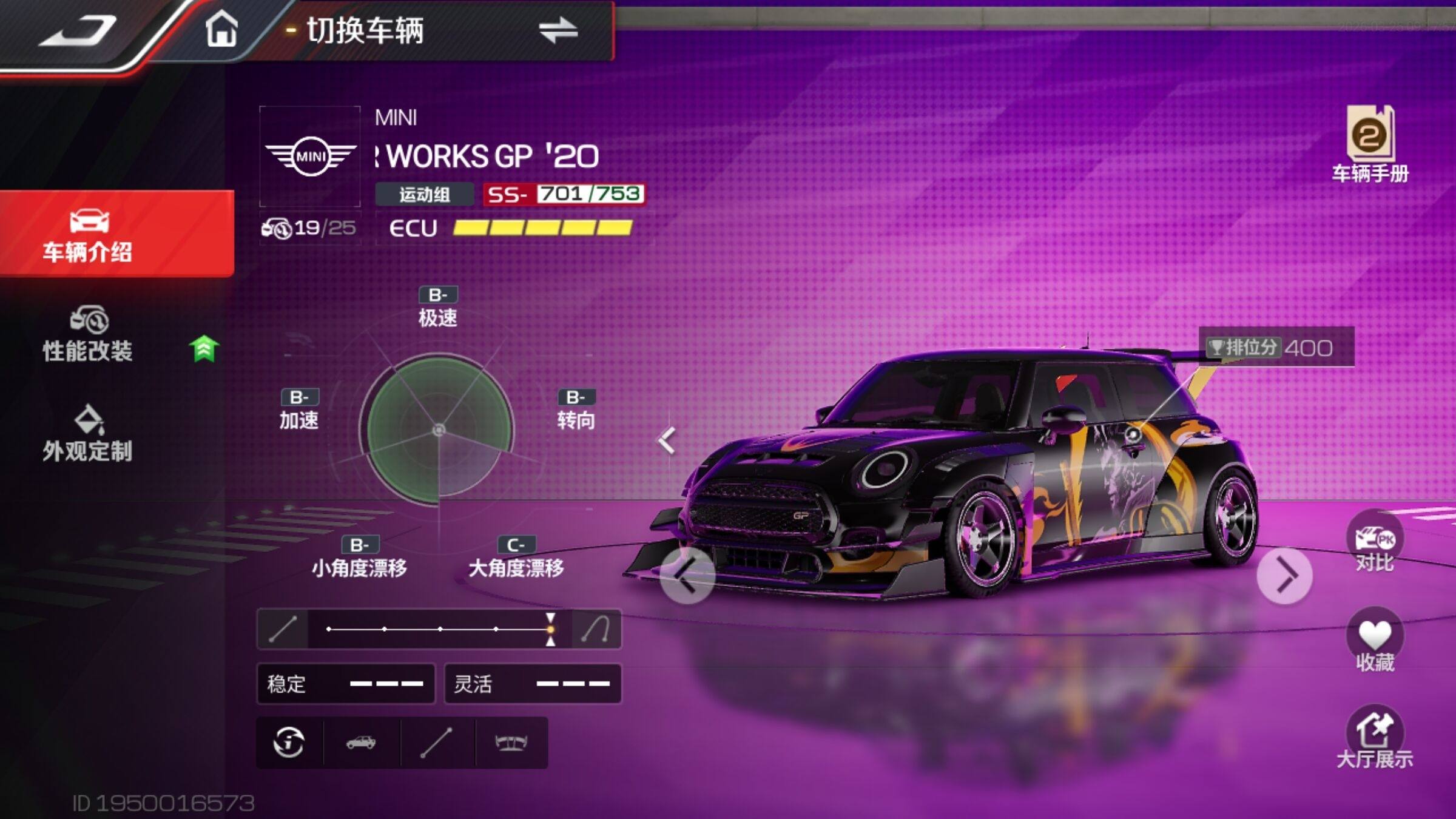Viewport: 1456px width, 819px height.
Task: Select the car silhouette toolbar icon
Action: point(361,742)
